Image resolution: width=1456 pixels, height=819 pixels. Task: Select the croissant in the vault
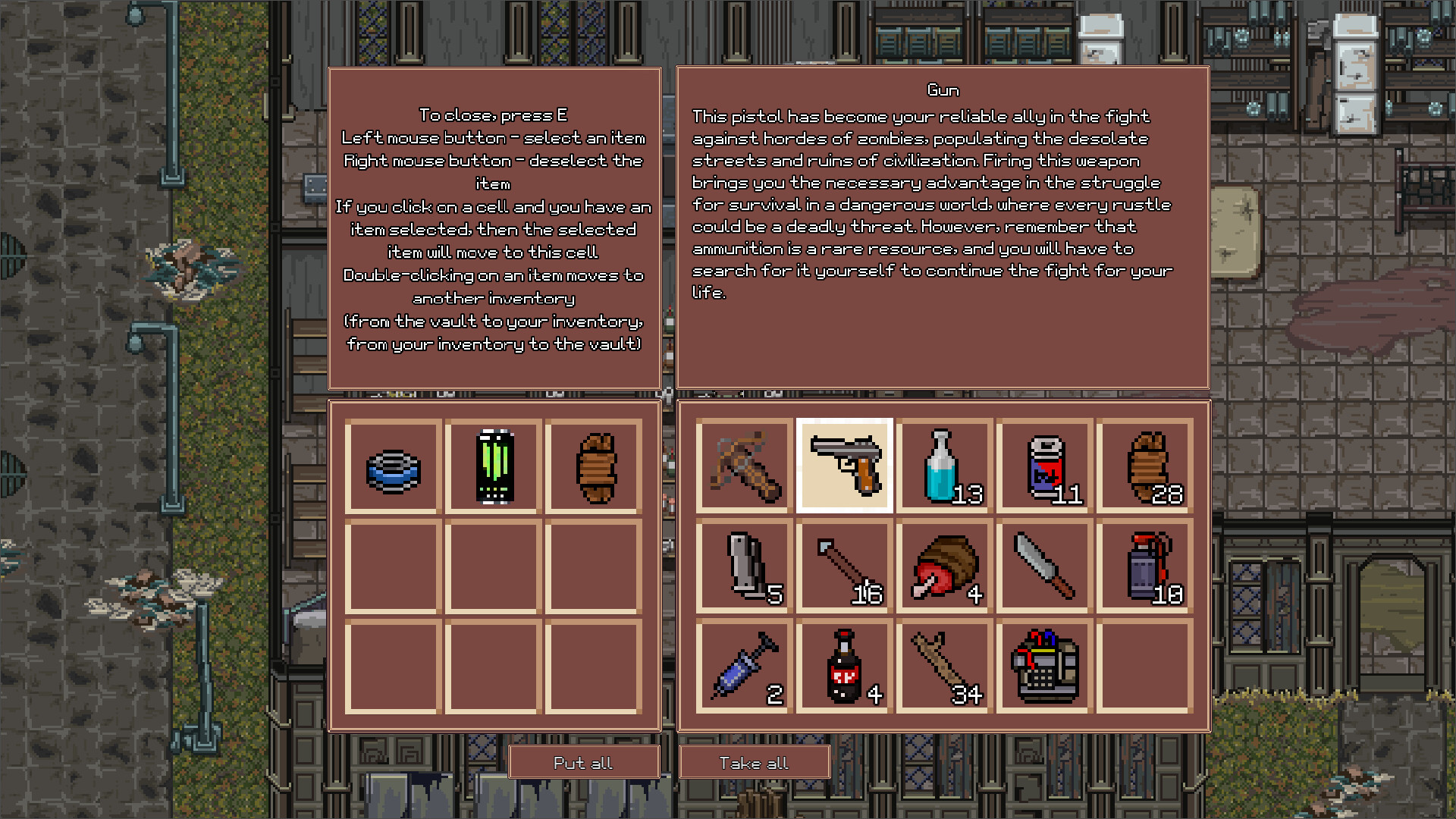(x=594, y=466)
